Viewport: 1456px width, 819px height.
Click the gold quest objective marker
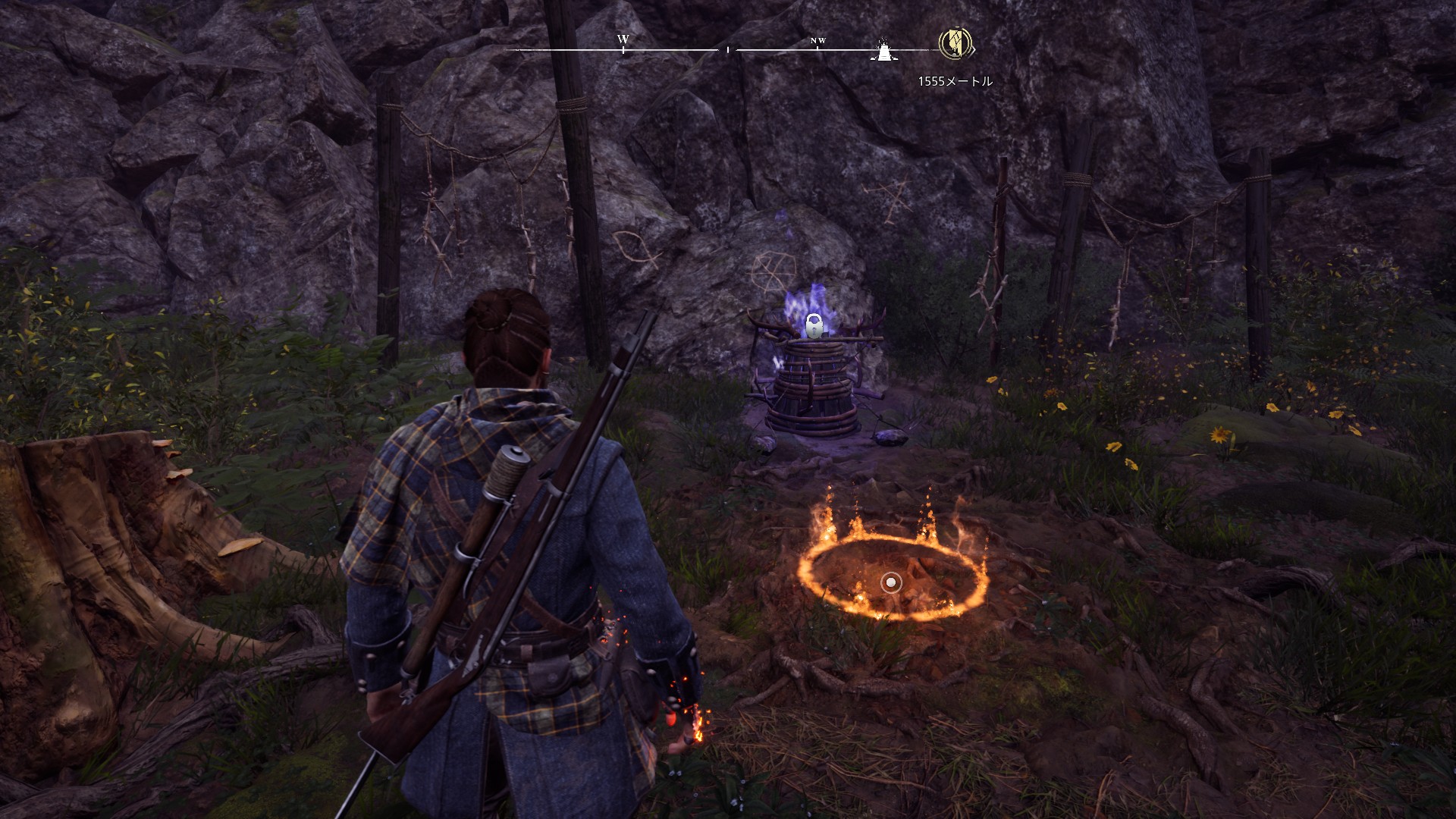tap(955, 44)
